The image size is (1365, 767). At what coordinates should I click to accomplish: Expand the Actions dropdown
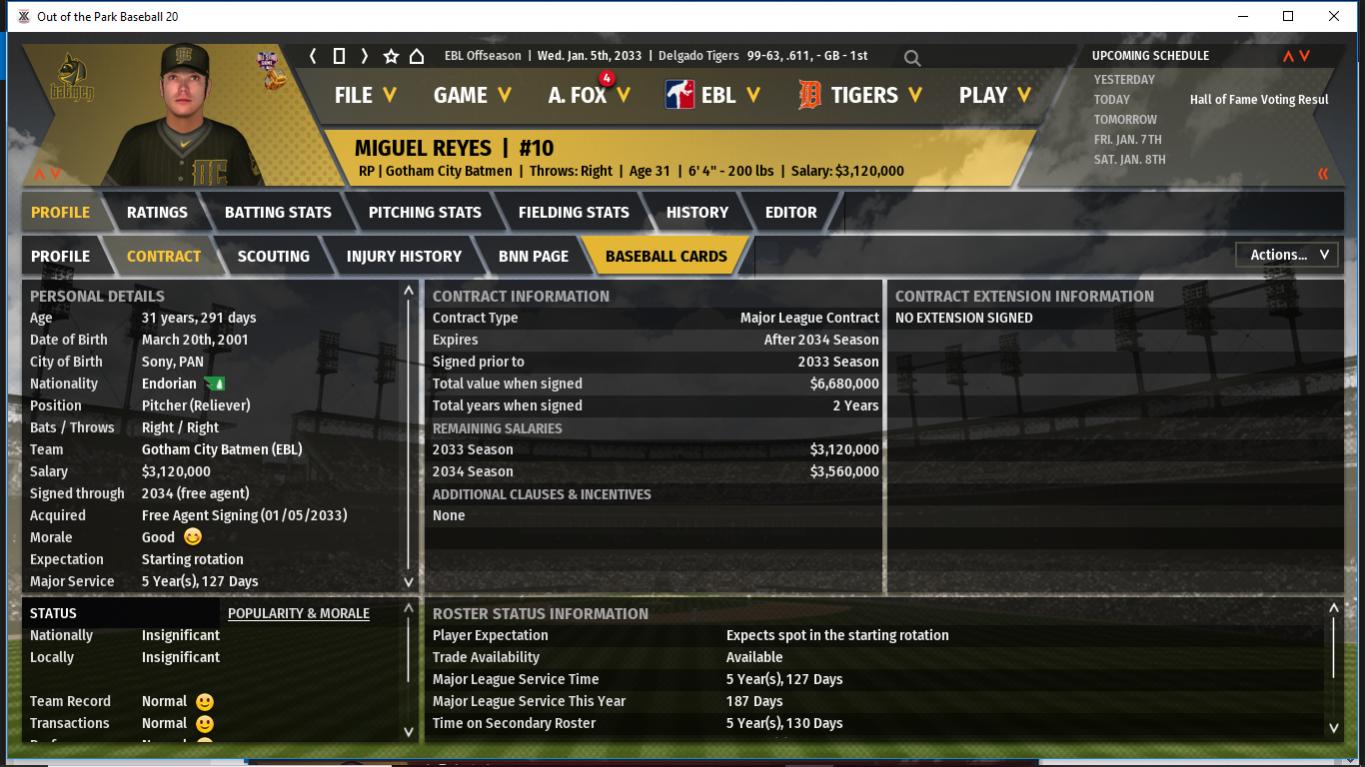1288,255
